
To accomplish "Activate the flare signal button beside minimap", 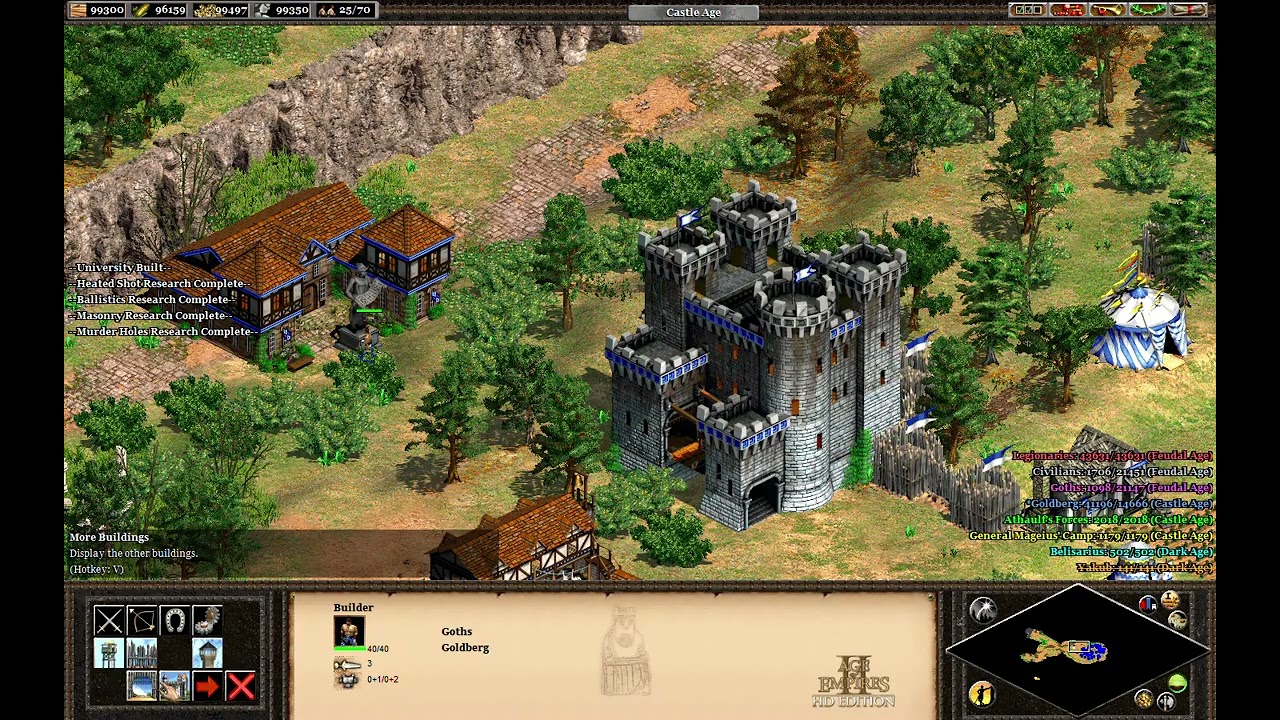I will (983, 611).
